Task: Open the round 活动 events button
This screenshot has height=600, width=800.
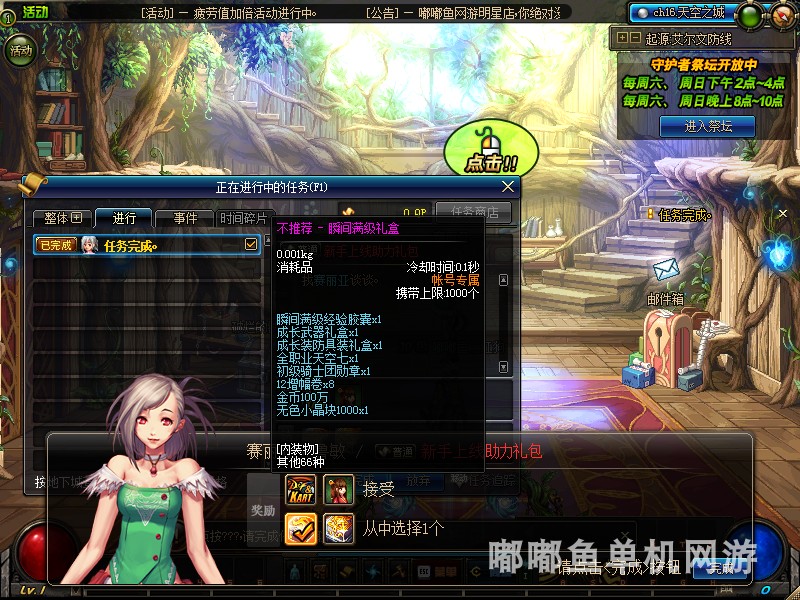Action: point(20,50)
